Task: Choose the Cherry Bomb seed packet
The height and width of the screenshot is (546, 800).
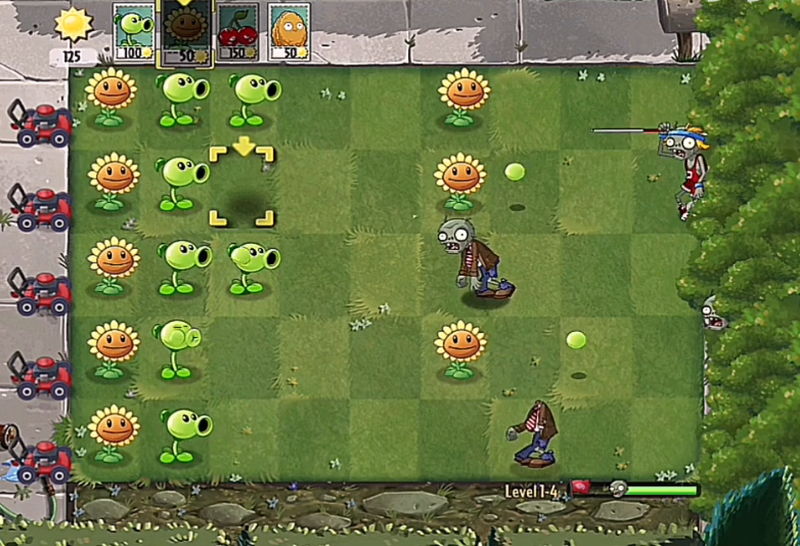Action: click(x=237, y=32)
